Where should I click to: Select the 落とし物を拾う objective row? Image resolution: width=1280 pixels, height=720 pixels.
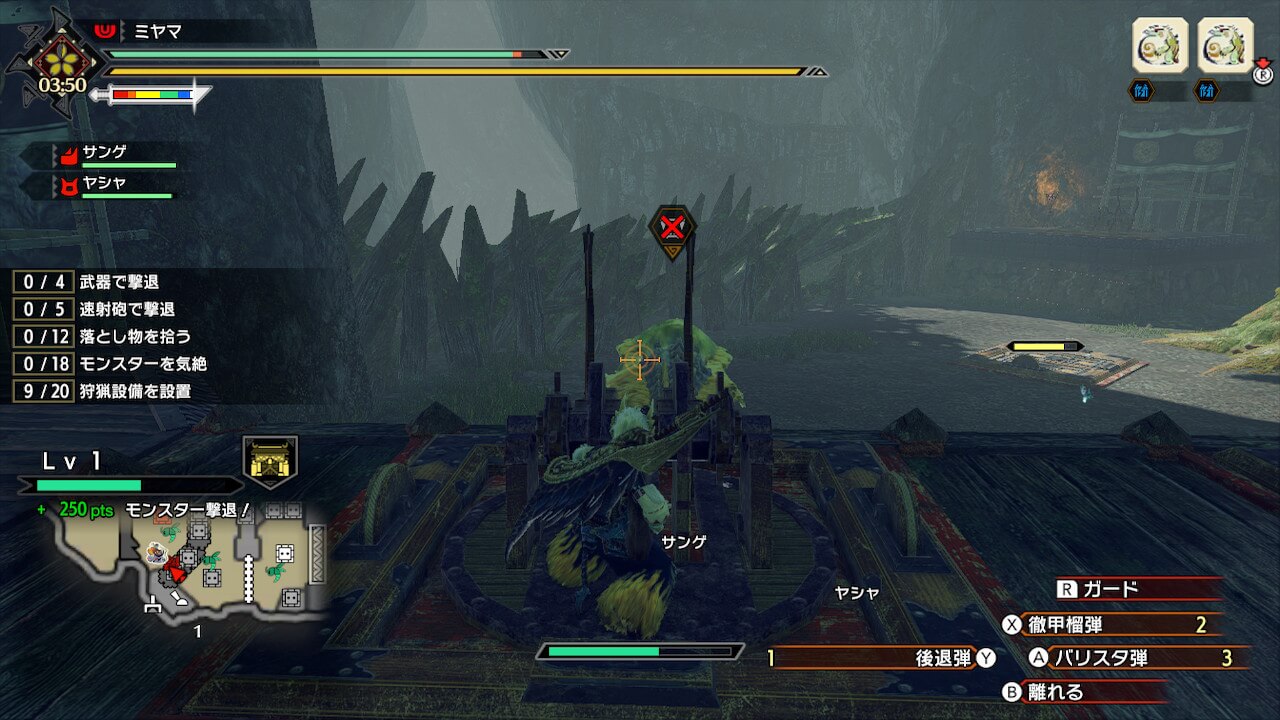134,336
